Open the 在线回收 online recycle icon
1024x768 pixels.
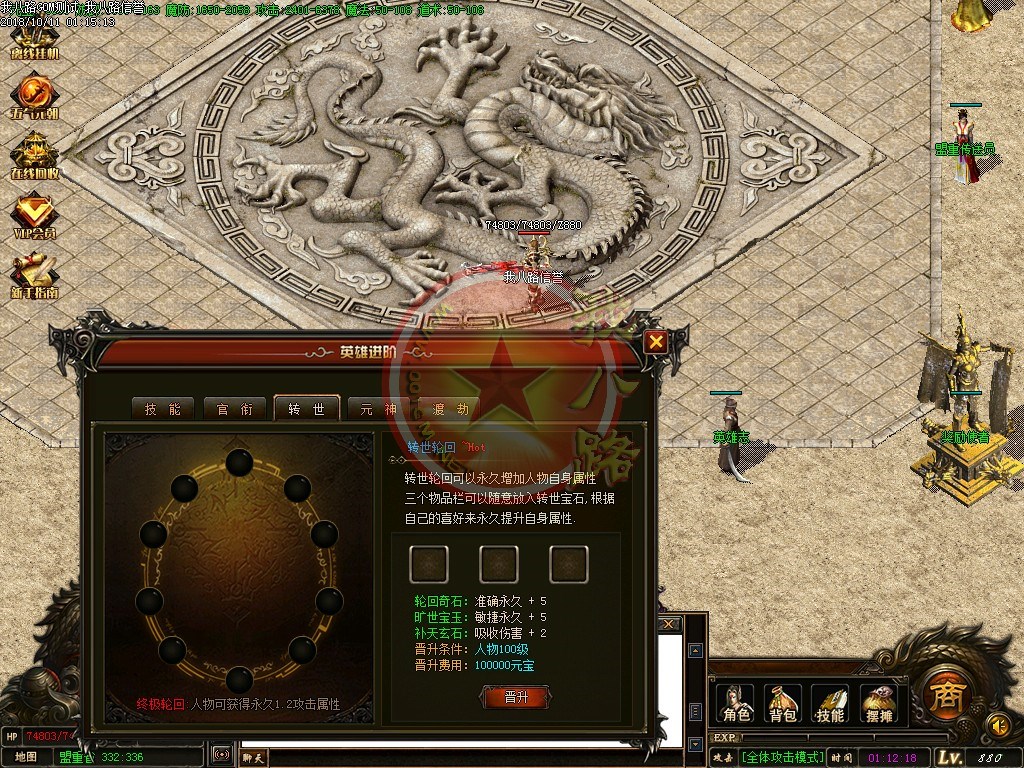coord(34,154)
